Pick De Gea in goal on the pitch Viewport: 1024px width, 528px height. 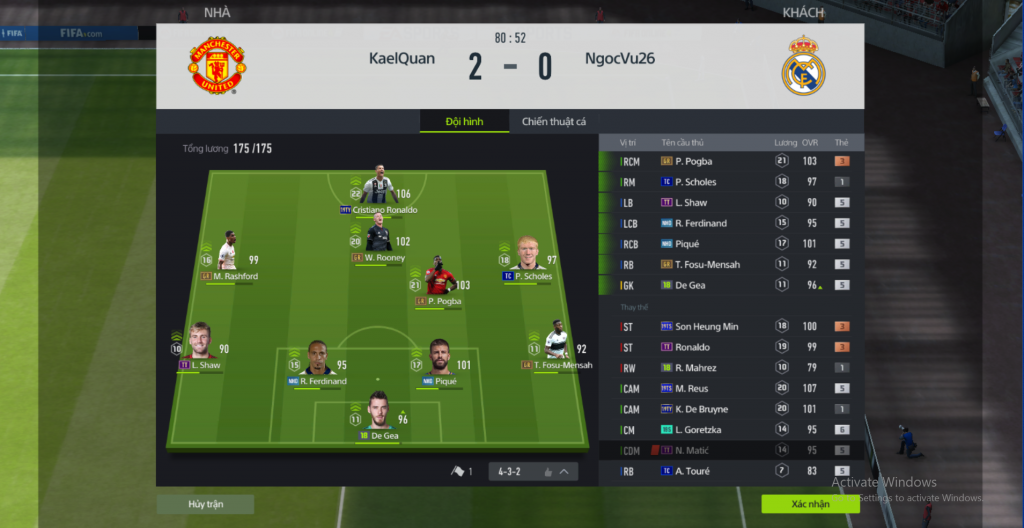[378, 416]
